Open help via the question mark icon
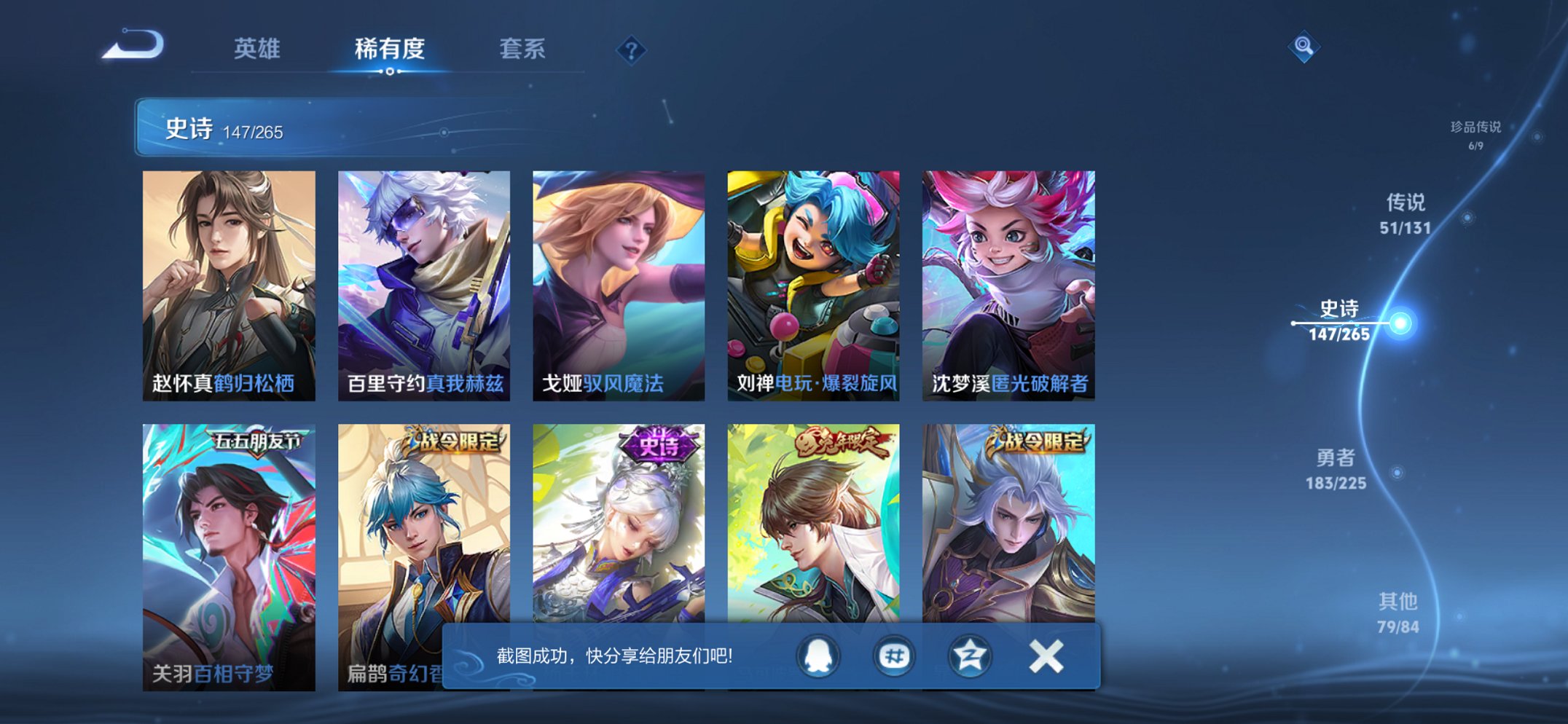The width and height of the screenshot is (1568, 724). (632, 49)
